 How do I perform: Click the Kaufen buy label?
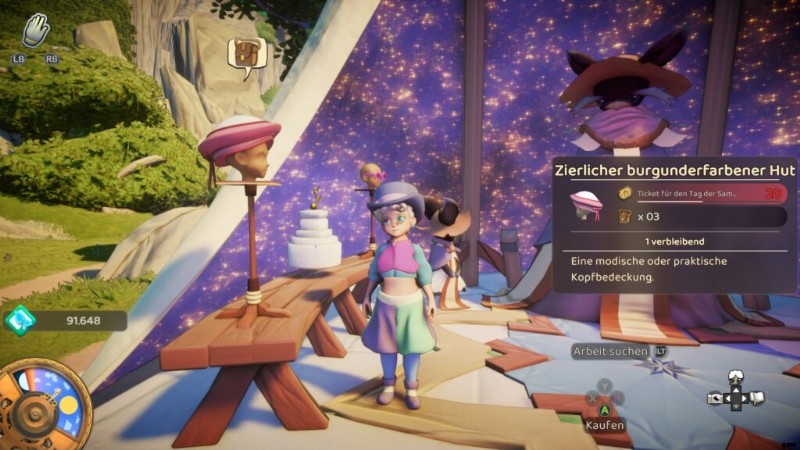604,425
